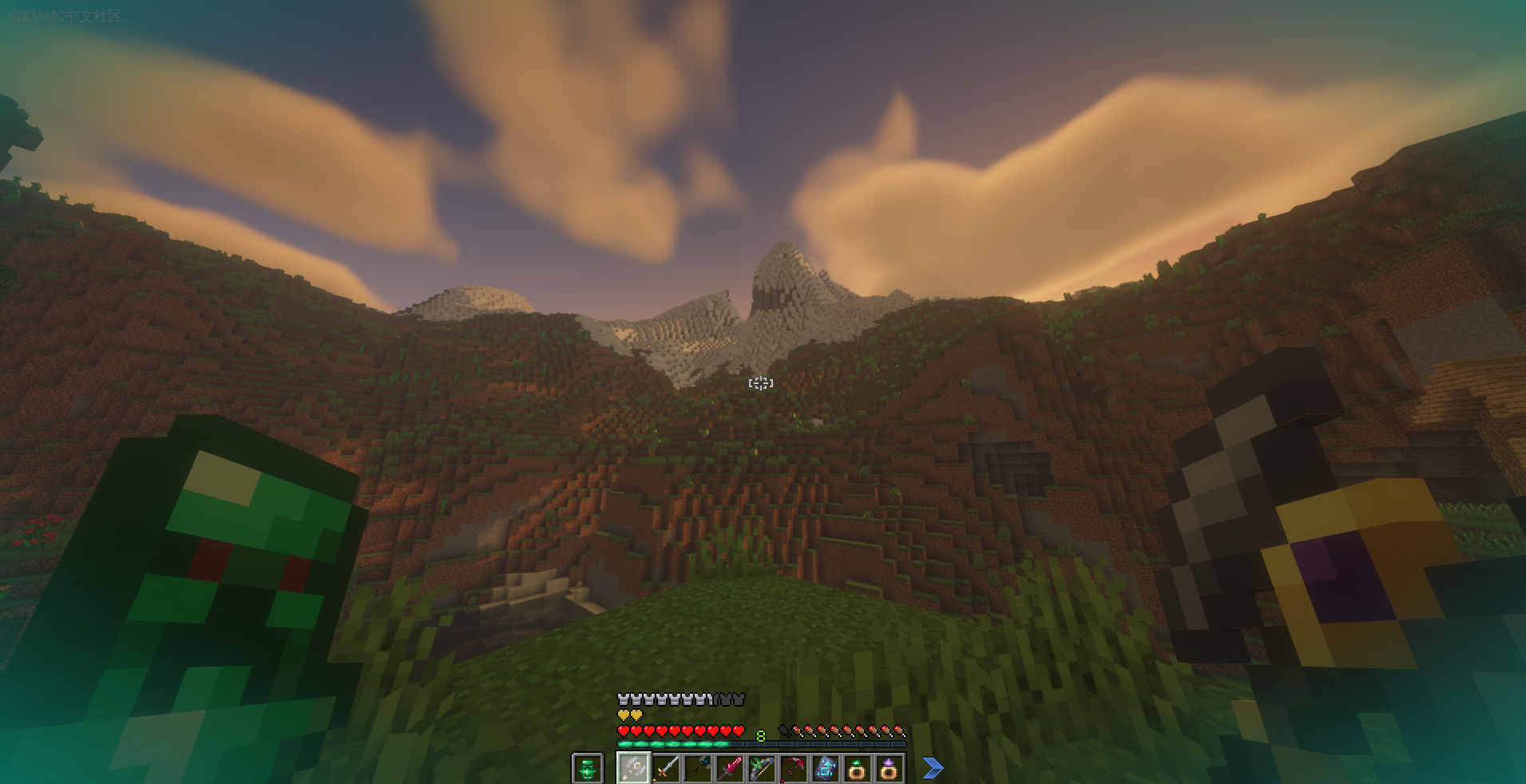Select the green and blue bow
Image resolution: width=1526 pixels, height=784 pixels.
762,769
